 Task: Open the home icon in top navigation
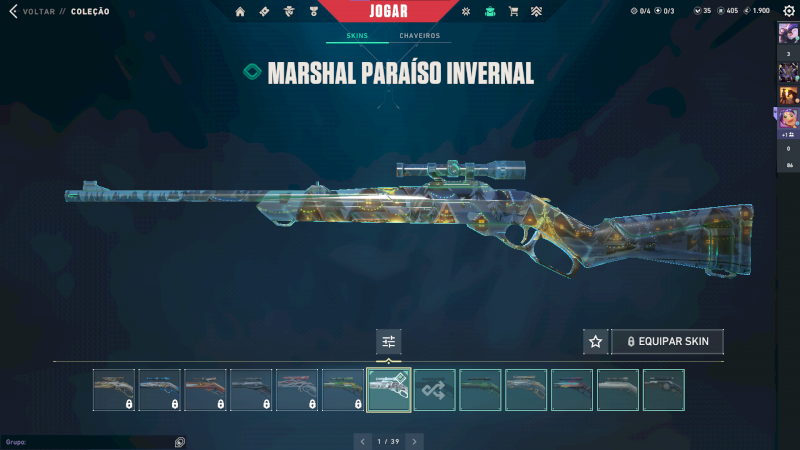(x=240, y=12)
